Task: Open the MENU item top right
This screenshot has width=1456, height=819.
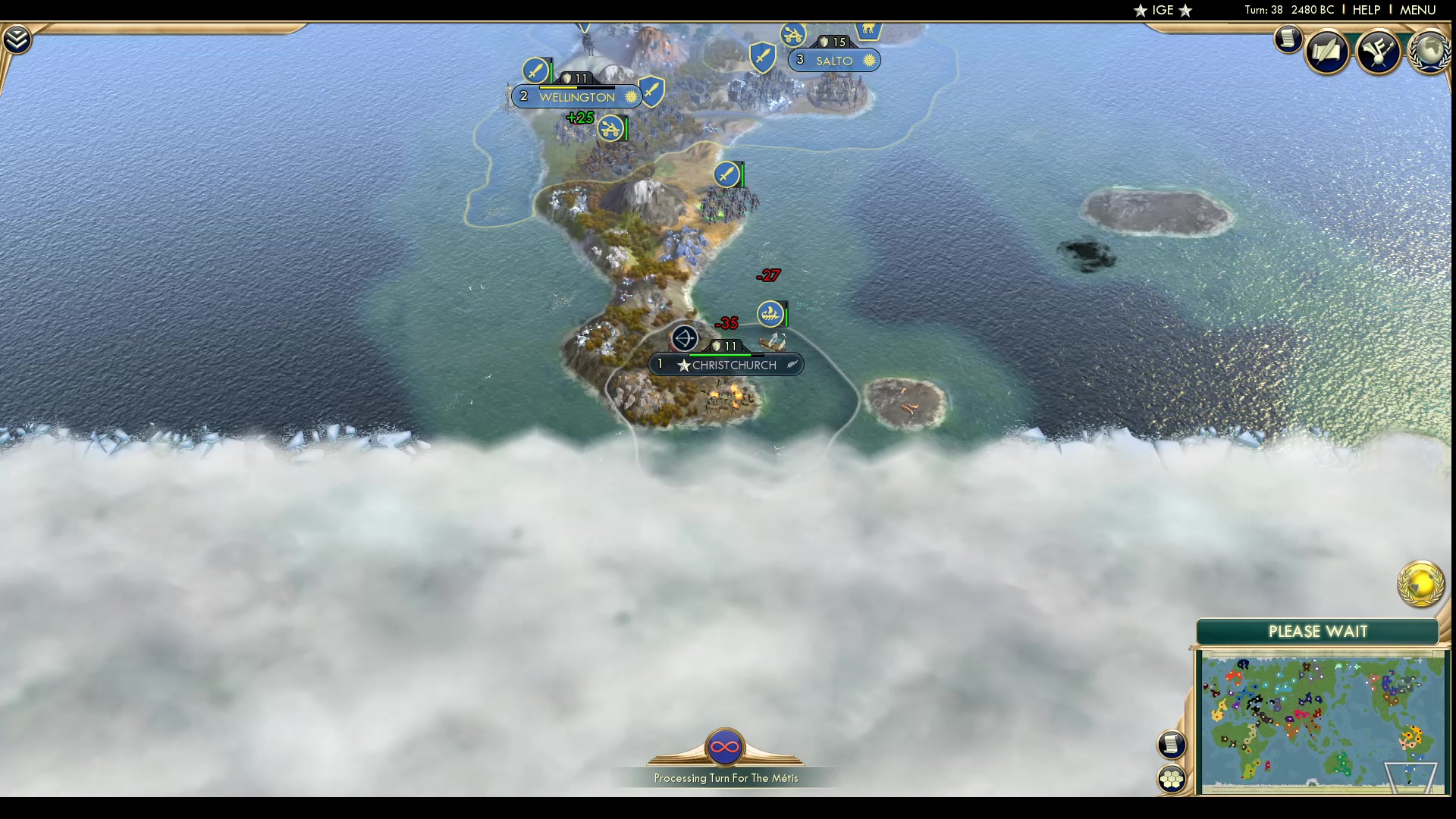Action: (1417, 10)
